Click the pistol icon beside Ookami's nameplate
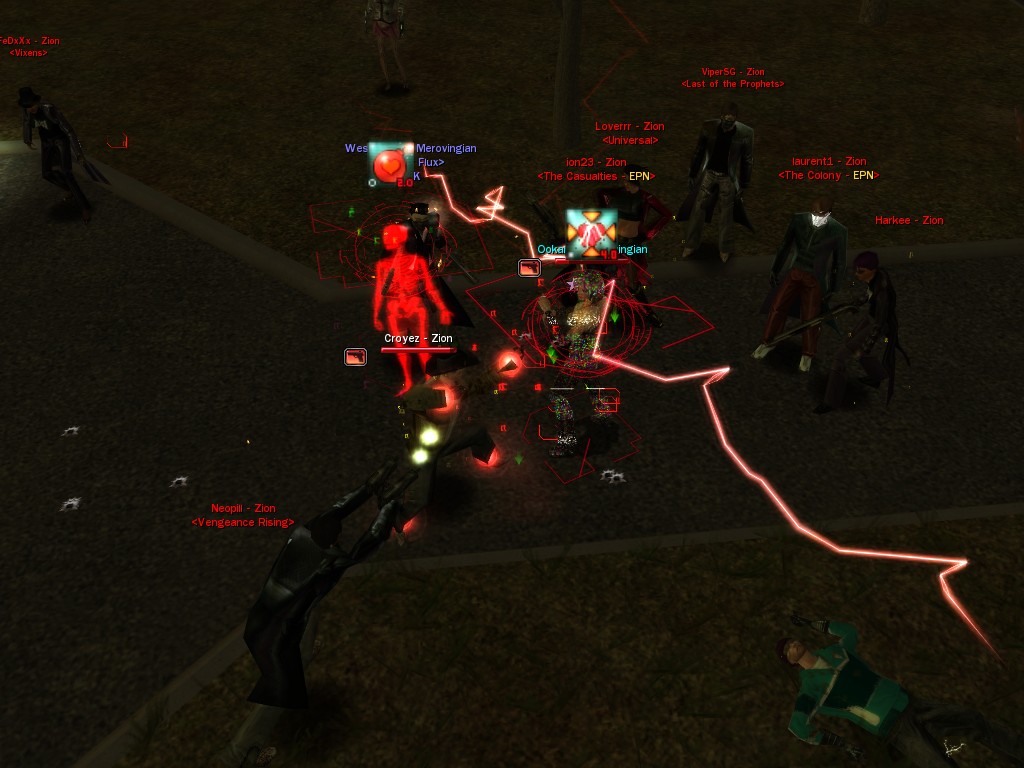 [529, 267]
